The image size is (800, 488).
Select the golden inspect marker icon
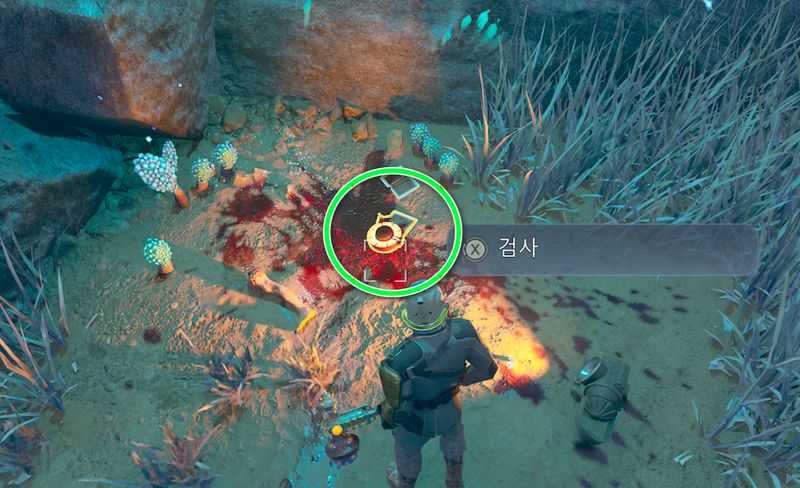383,235
